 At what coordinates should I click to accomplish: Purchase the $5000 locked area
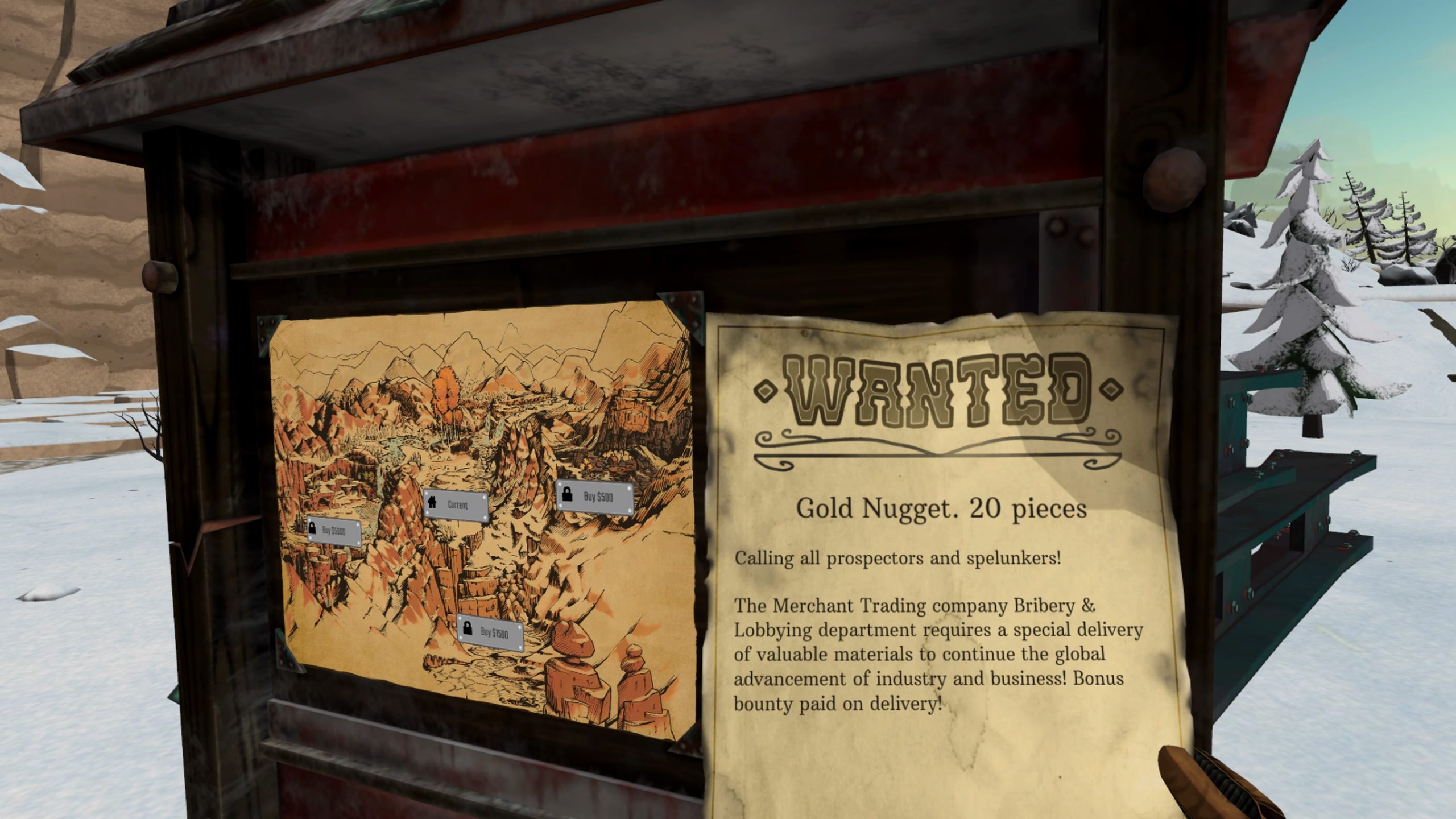pyautogui.click(x=334, y=531)
